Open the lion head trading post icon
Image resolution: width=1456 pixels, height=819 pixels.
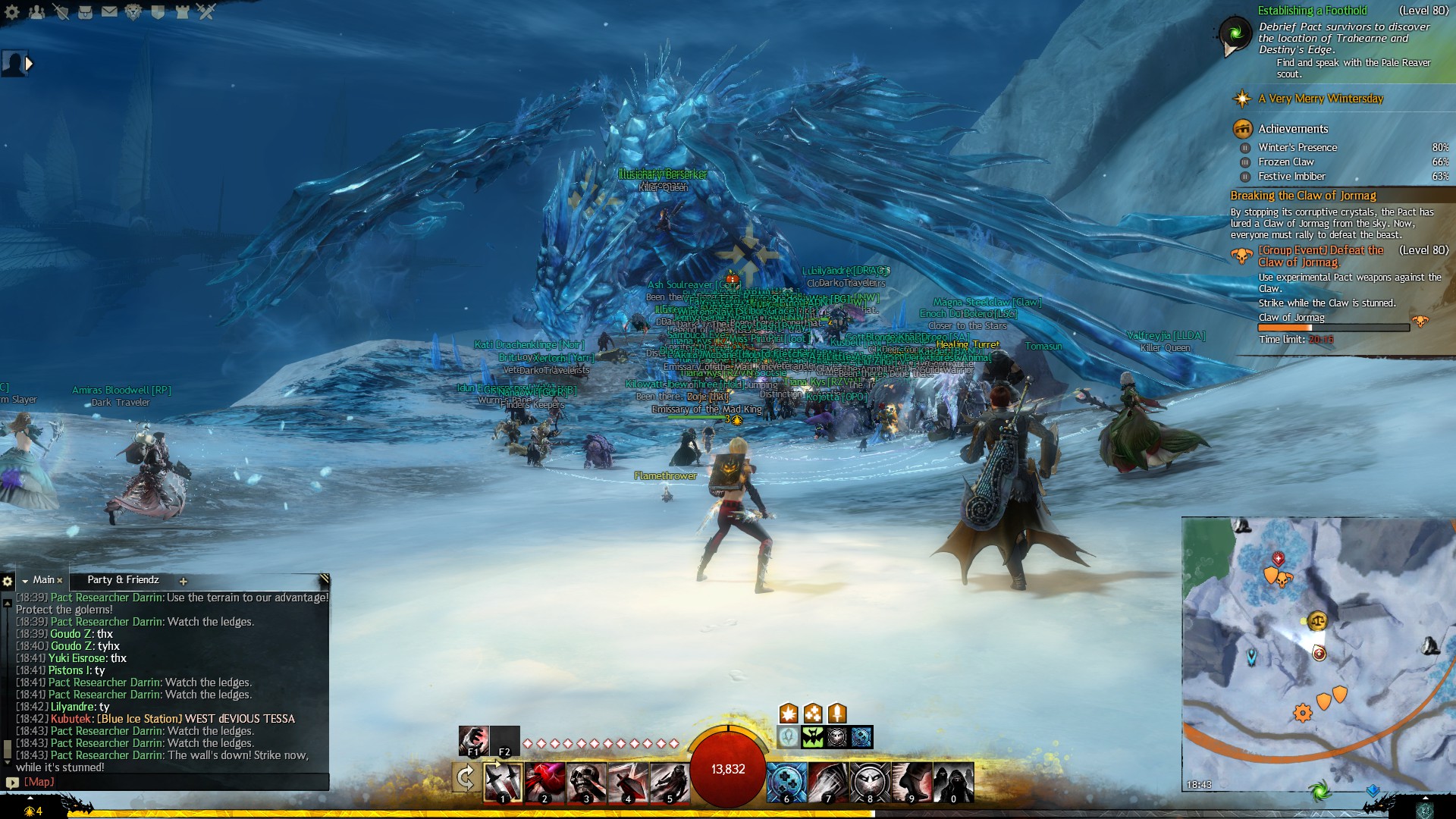click(133, 12)
